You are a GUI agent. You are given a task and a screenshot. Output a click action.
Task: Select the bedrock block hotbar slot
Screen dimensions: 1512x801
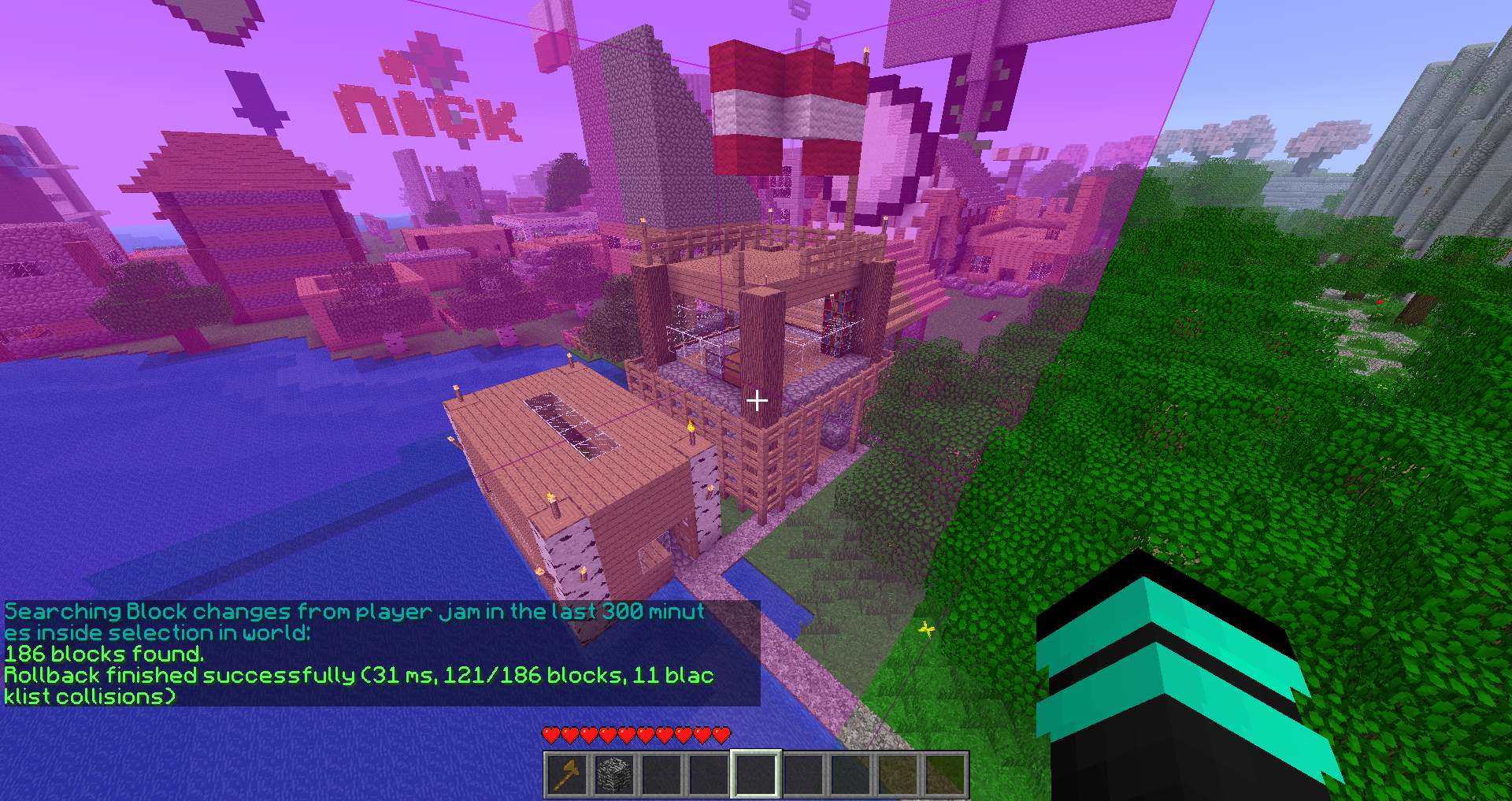coord(614,773)
